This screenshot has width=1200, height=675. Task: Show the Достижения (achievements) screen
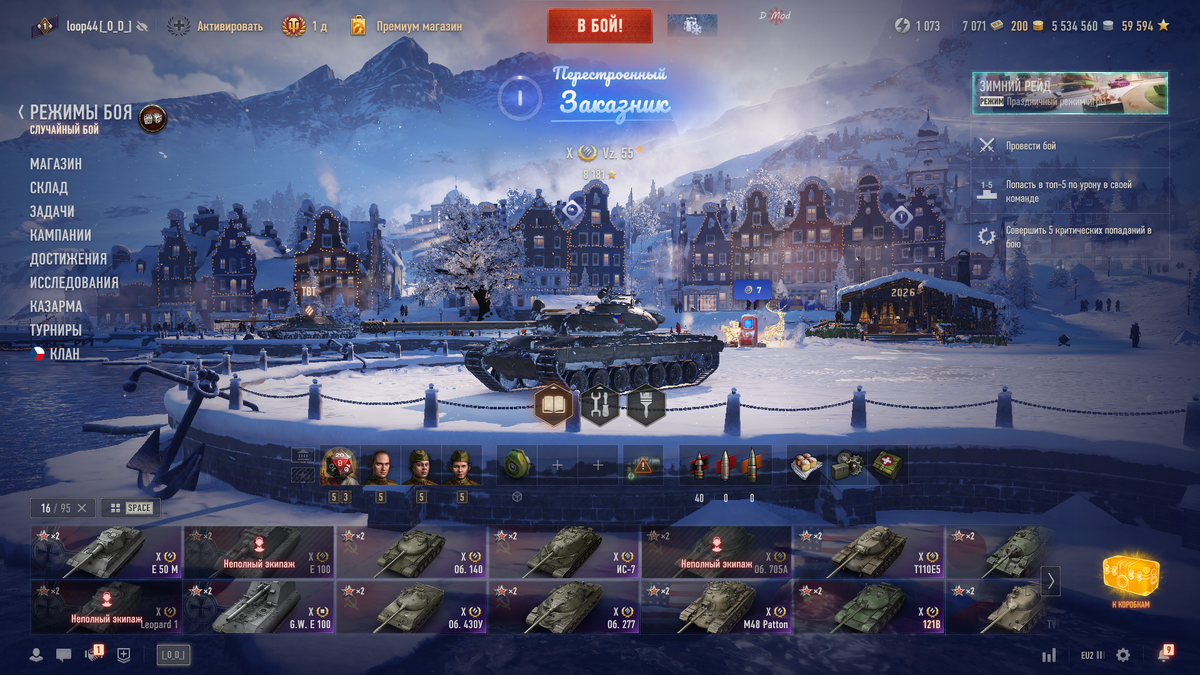click(67, 259)
